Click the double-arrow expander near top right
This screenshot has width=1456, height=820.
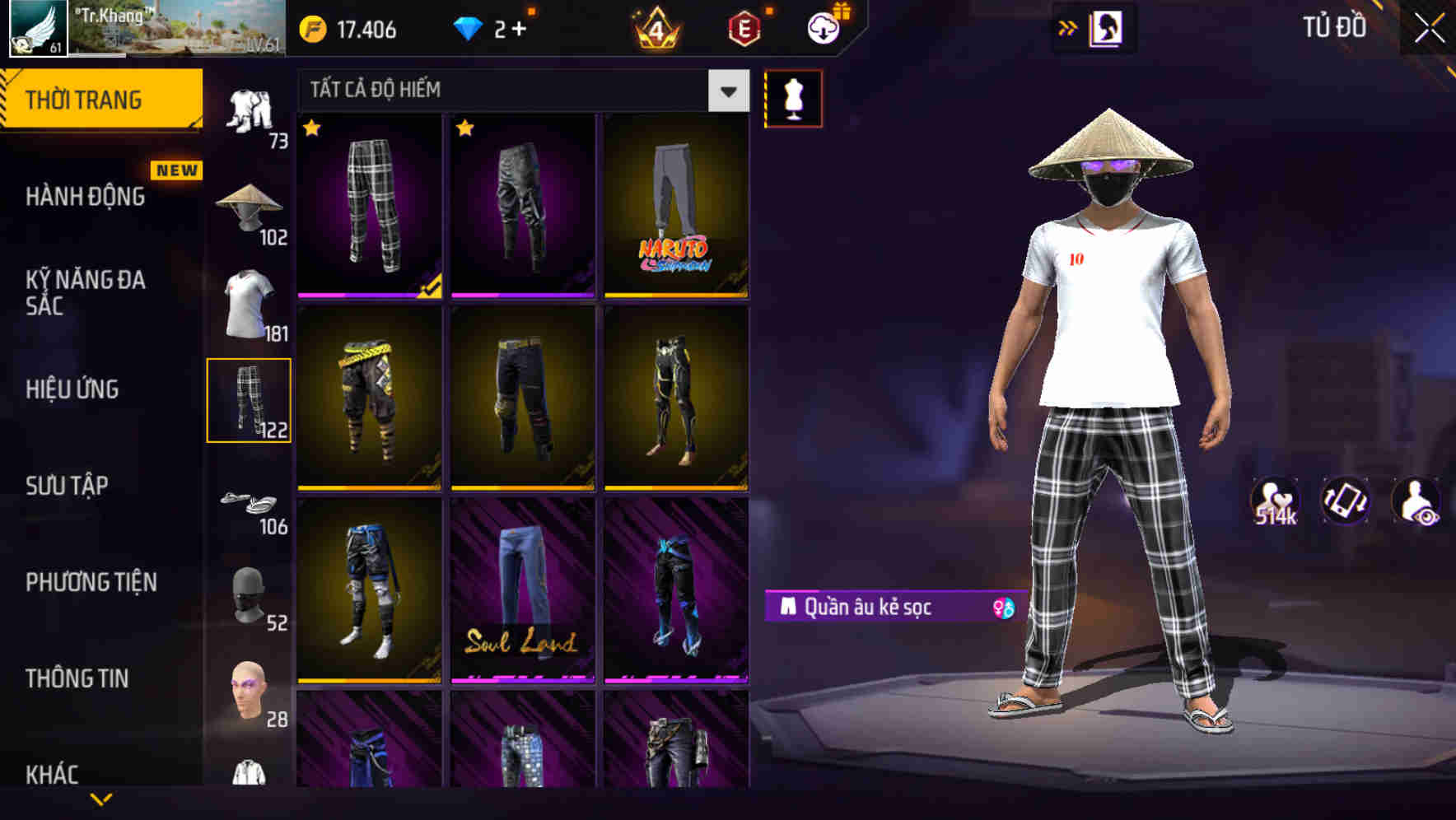point(1068,26)
